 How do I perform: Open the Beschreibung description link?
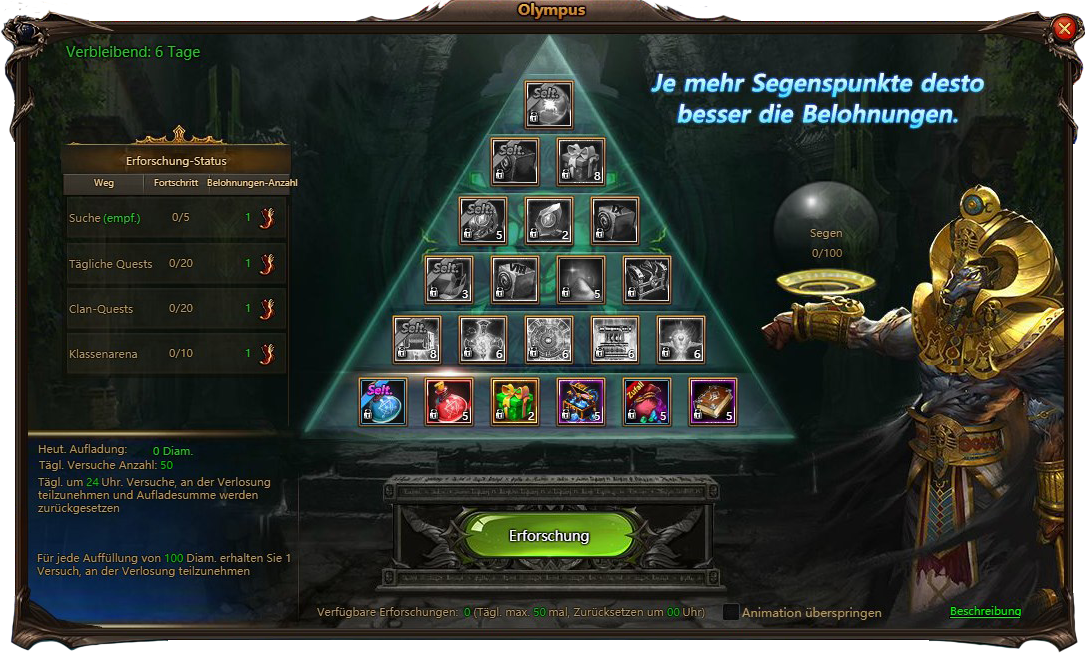[985, 611]
